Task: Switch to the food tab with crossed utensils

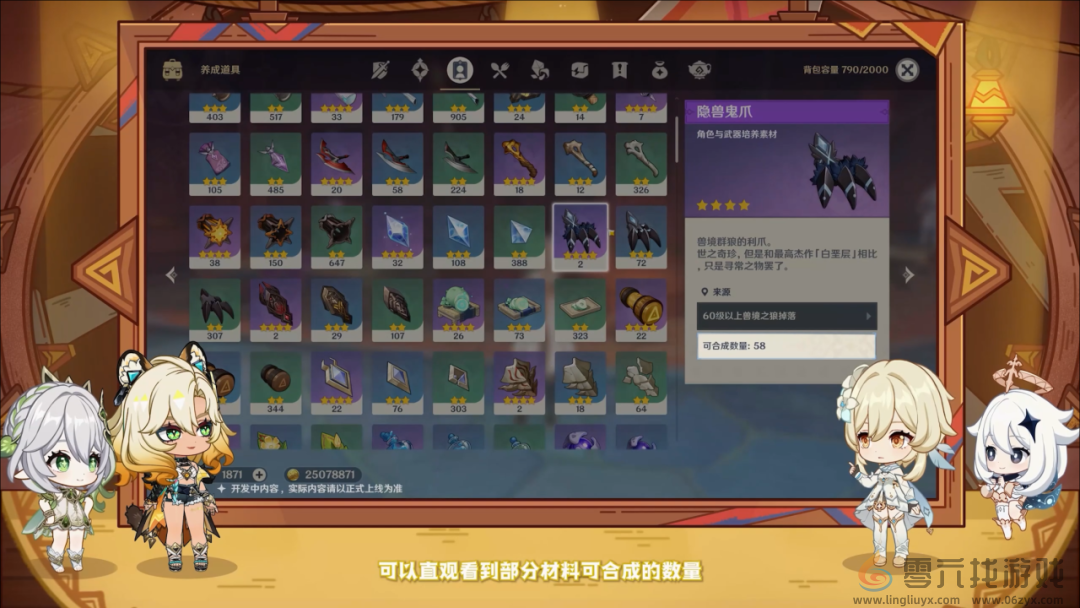Action: tap(499, 70)
